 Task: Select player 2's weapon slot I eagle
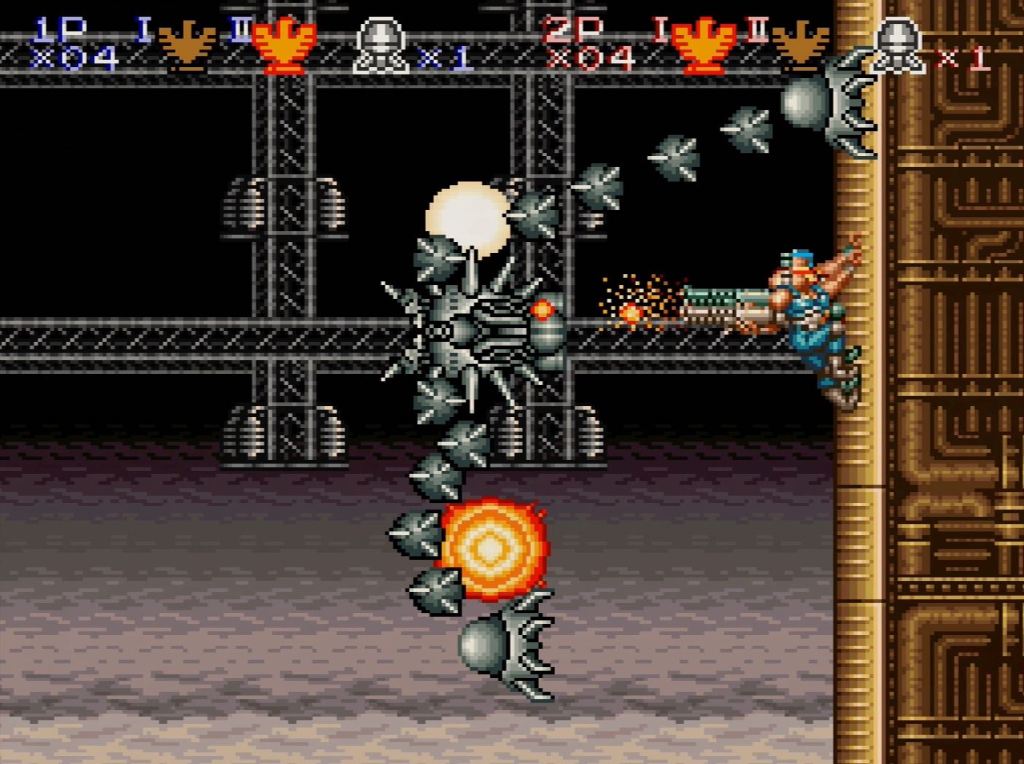(x=702, y=45)
